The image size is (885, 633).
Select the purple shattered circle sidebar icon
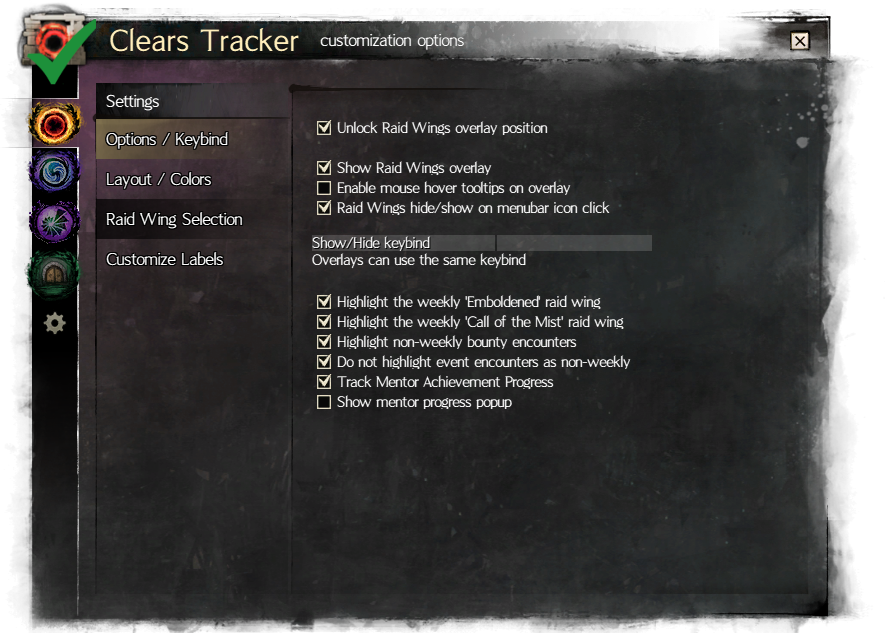point(52,220)
